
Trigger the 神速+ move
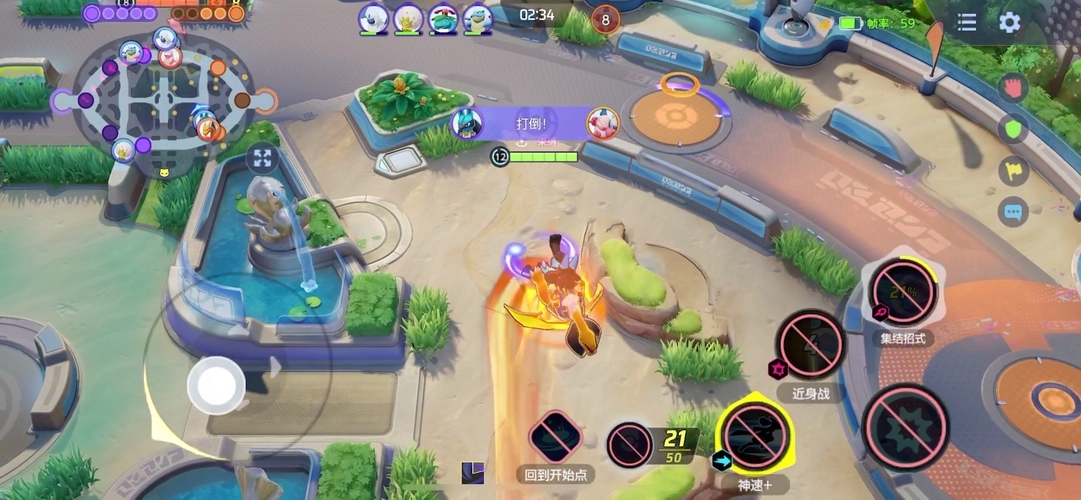[x=755, y=435]
